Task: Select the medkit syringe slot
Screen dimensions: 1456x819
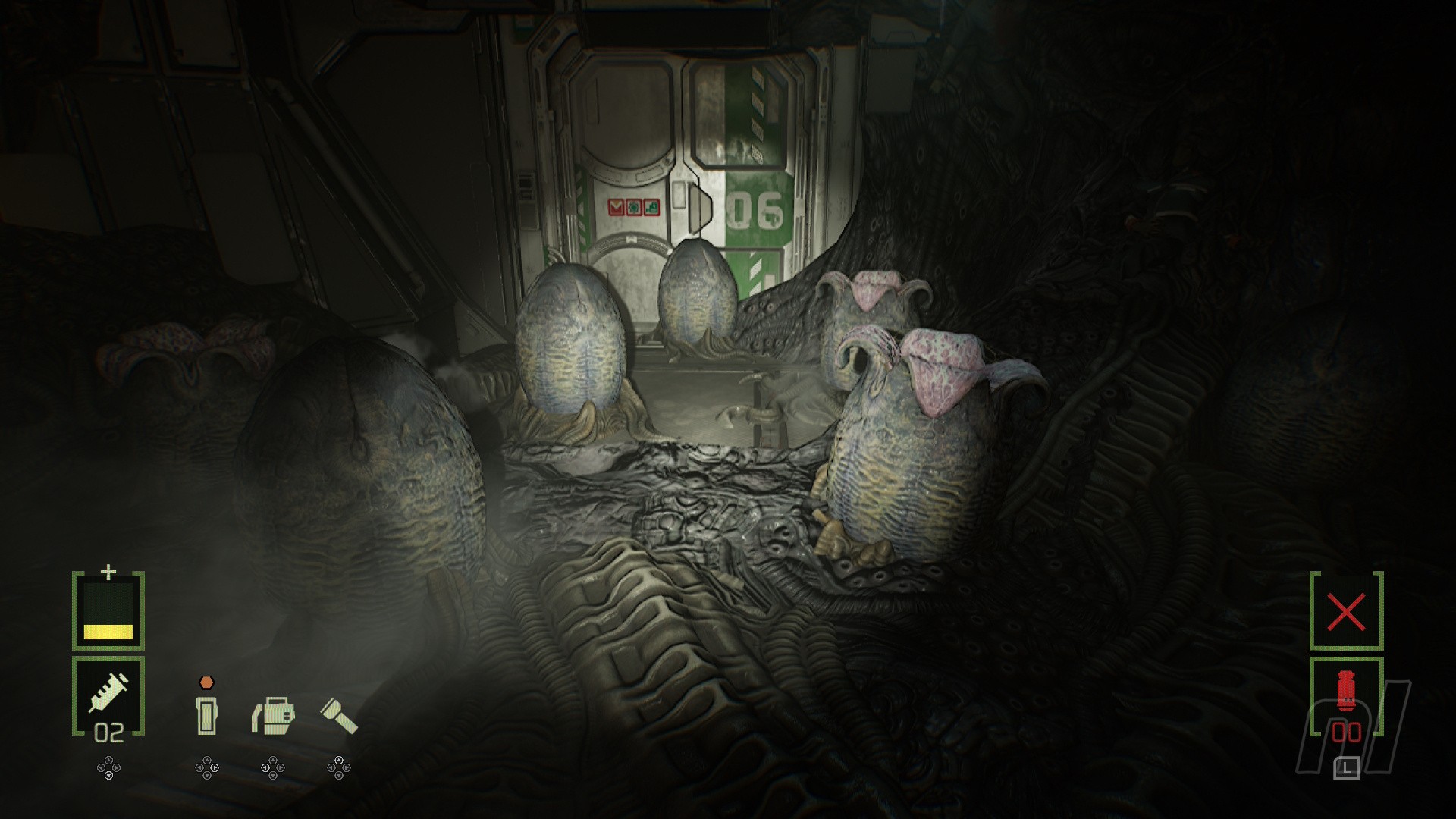Action: click(108, 695)
